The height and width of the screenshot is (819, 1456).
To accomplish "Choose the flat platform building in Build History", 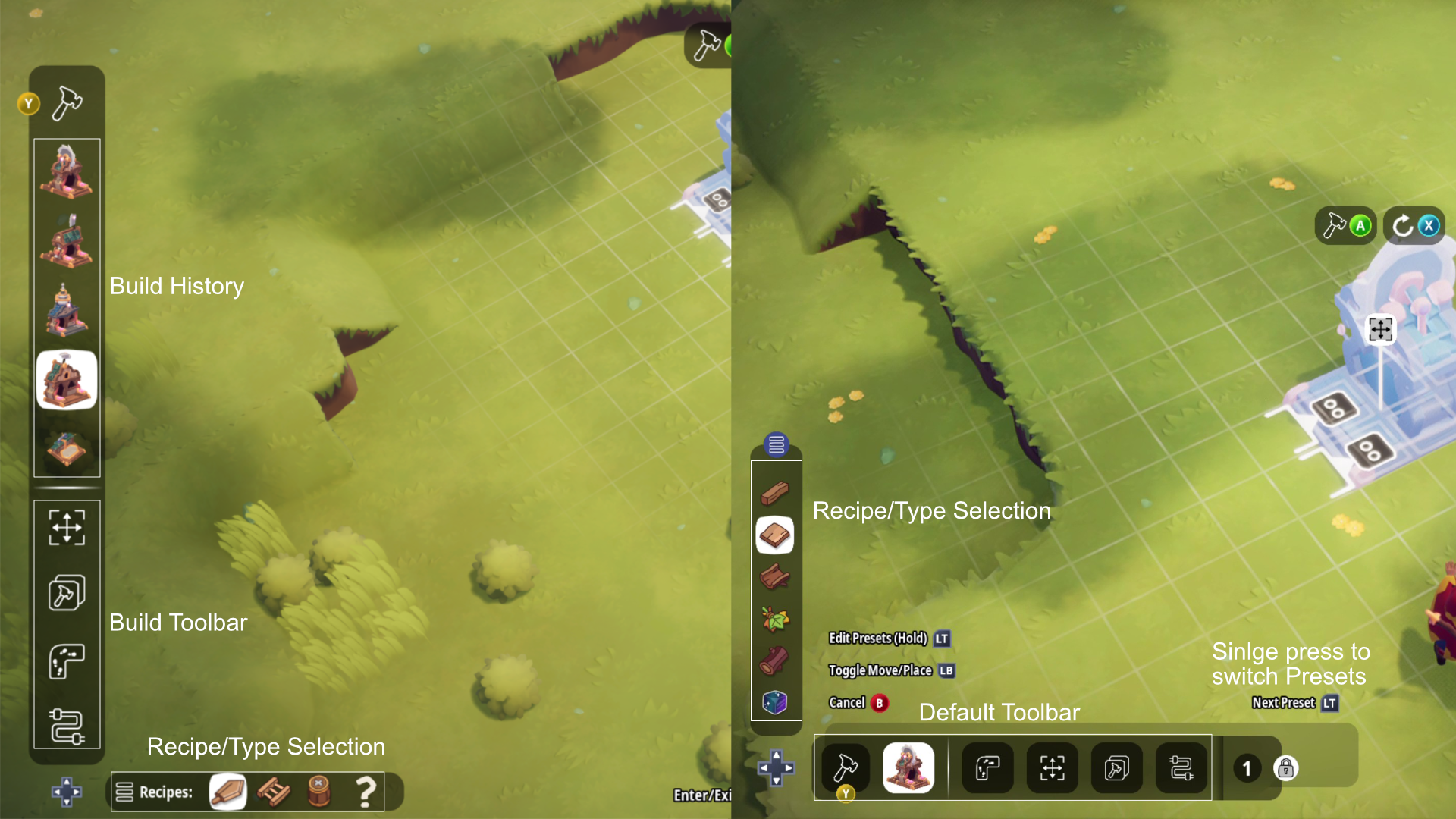I will coord(67,448).
